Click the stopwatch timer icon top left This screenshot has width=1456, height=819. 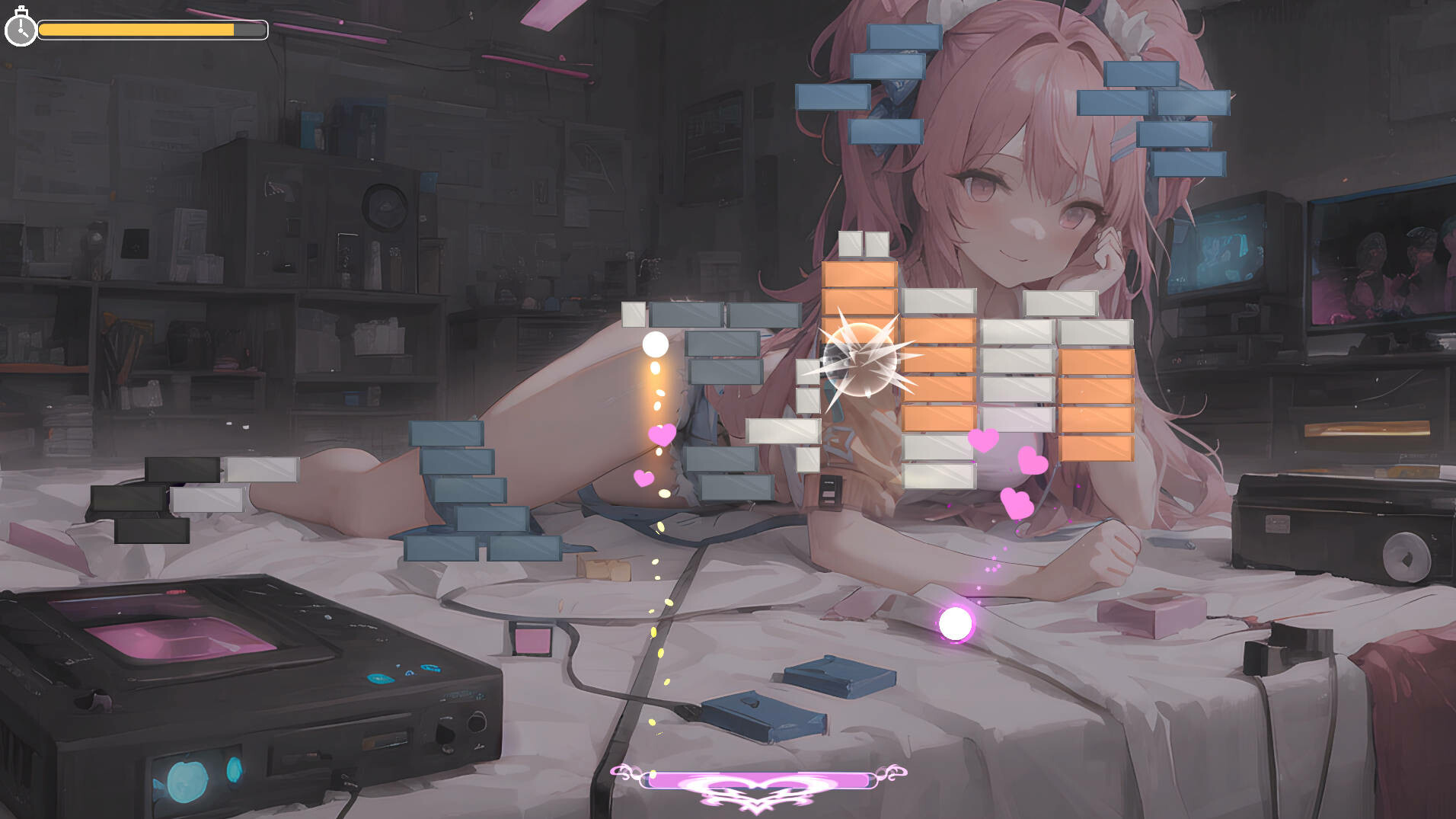[21, 30]
